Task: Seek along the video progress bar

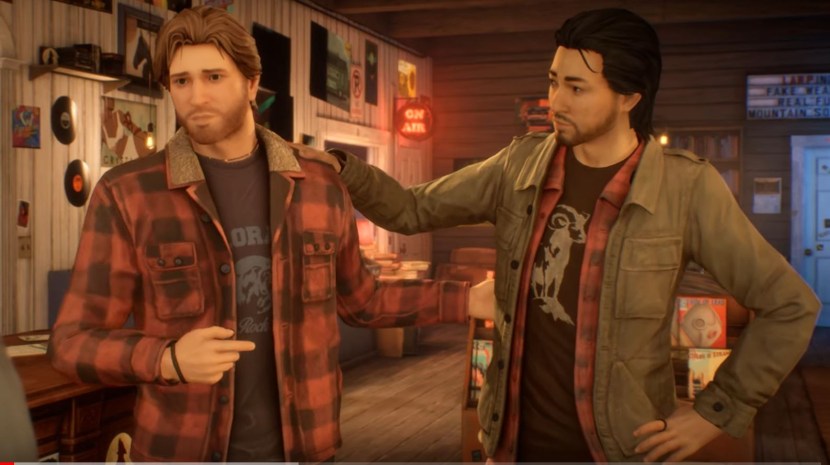Action: 415,462
